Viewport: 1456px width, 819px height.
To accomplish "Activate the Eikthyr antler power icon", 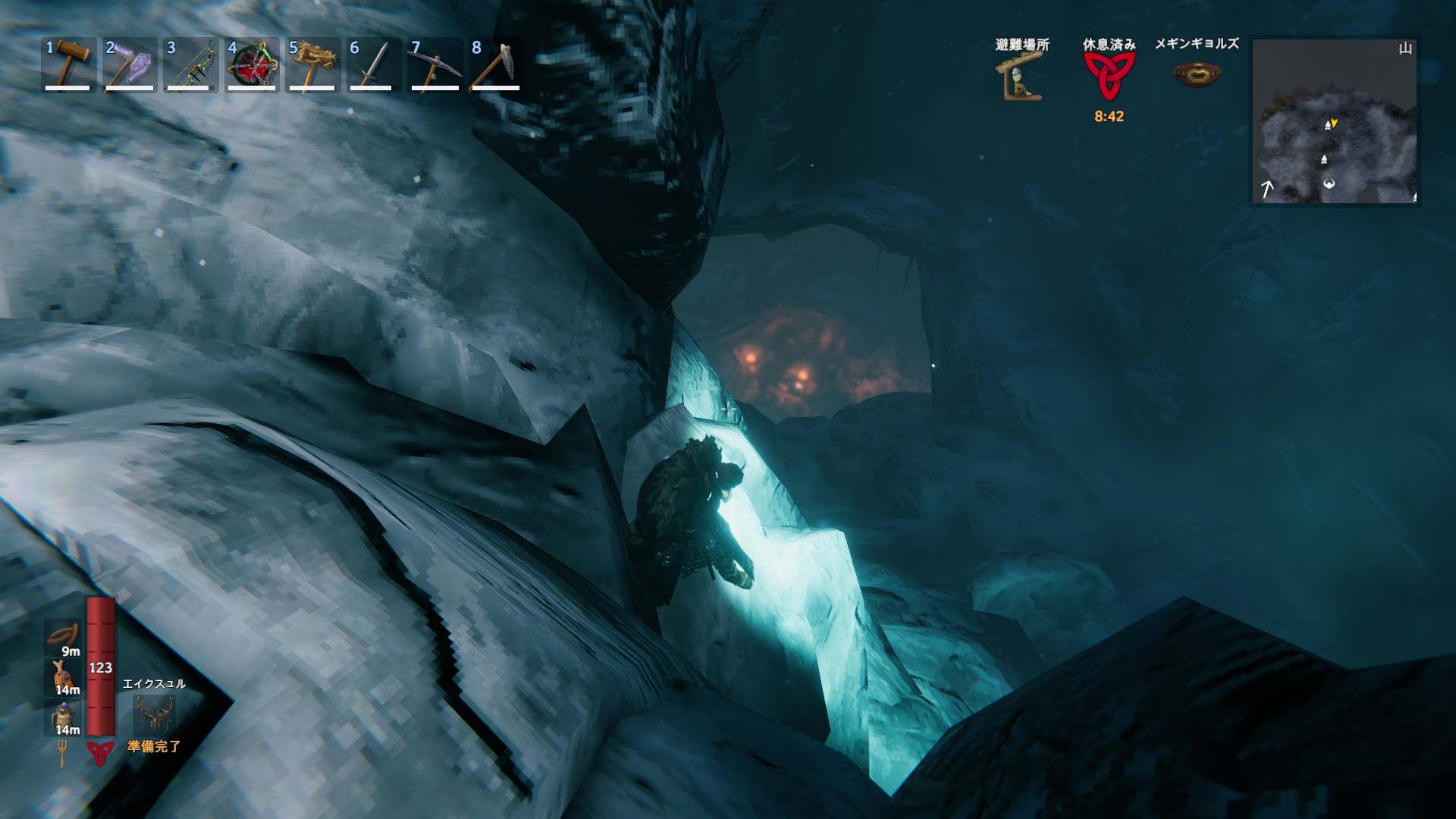I will (154, 713).
